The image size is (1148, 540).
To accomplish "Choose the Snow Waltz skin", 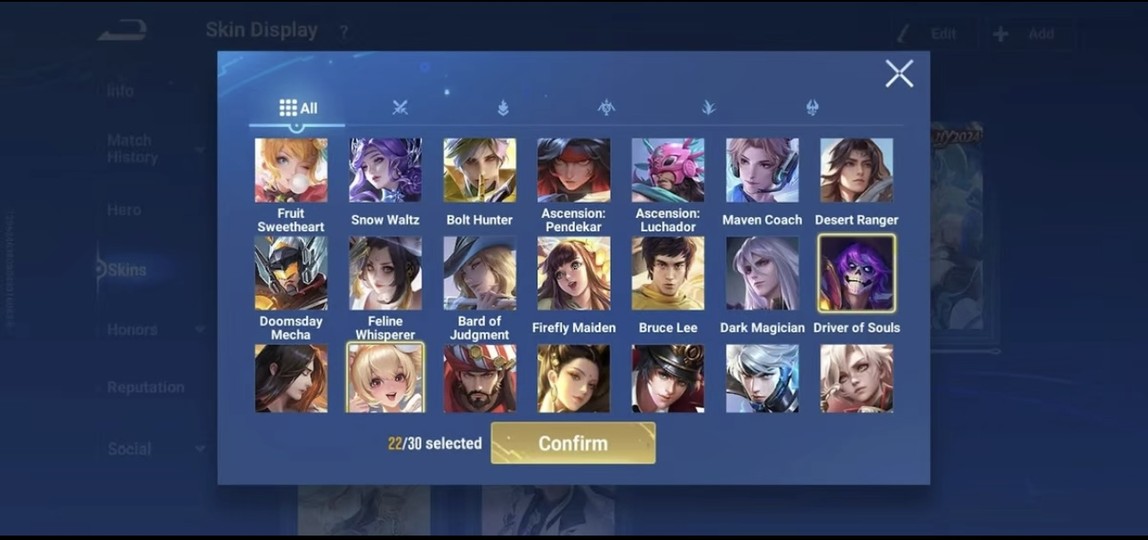I will [x=385, y=171].
